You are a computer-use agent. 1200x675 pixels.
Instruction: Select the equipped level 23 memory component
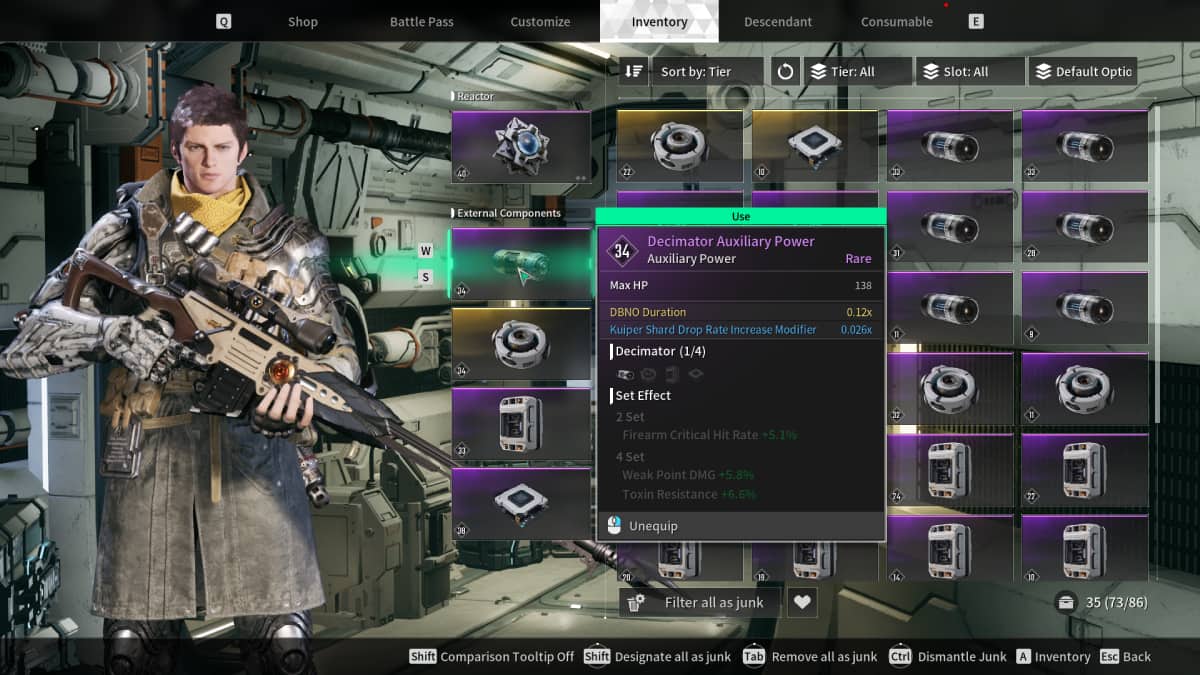pyautogui.click(x=521, y=424)
